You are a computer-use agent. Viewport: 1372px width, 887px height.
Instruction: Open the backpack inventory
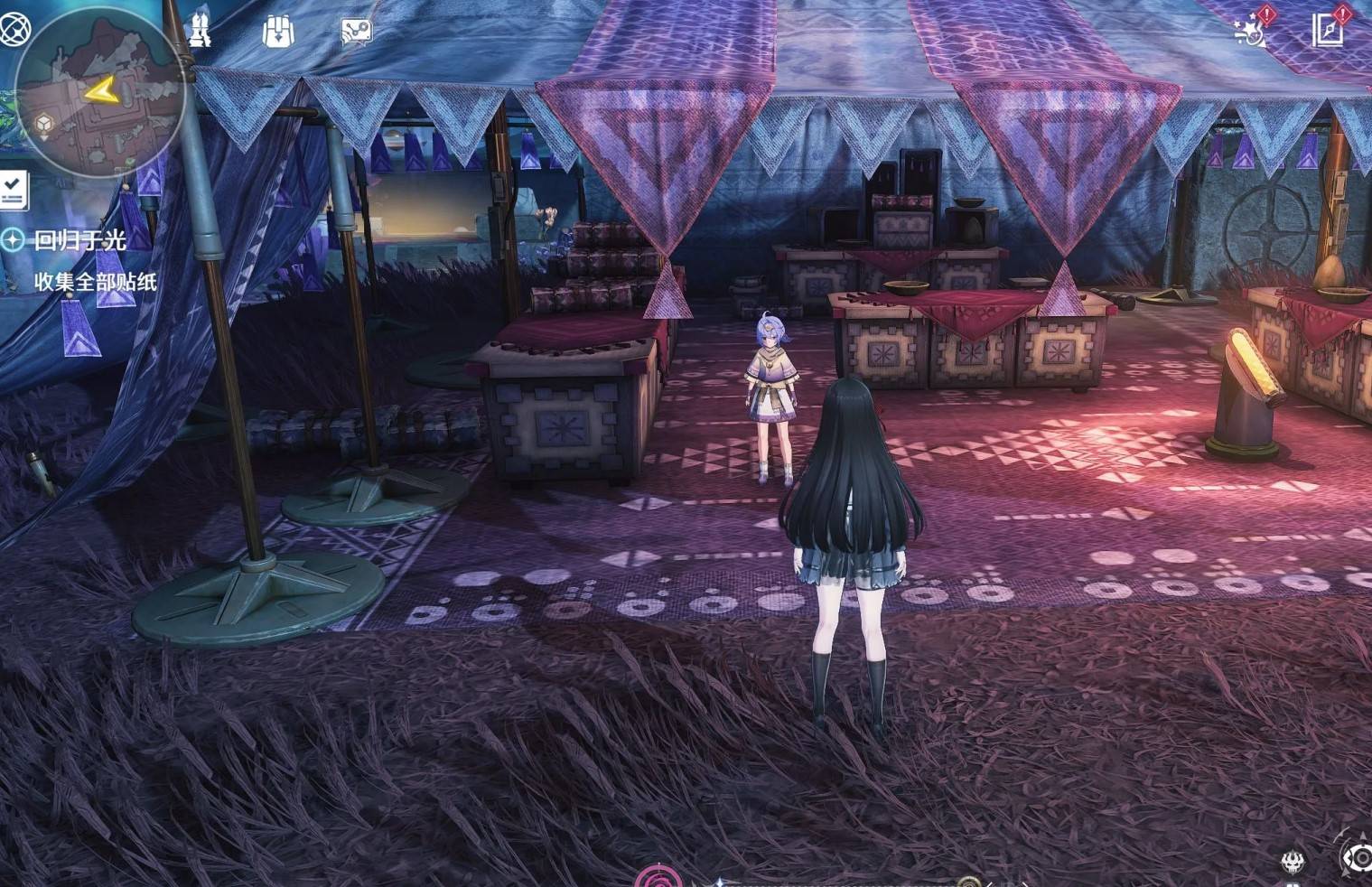pyautogui.click(x=278, y=32)
